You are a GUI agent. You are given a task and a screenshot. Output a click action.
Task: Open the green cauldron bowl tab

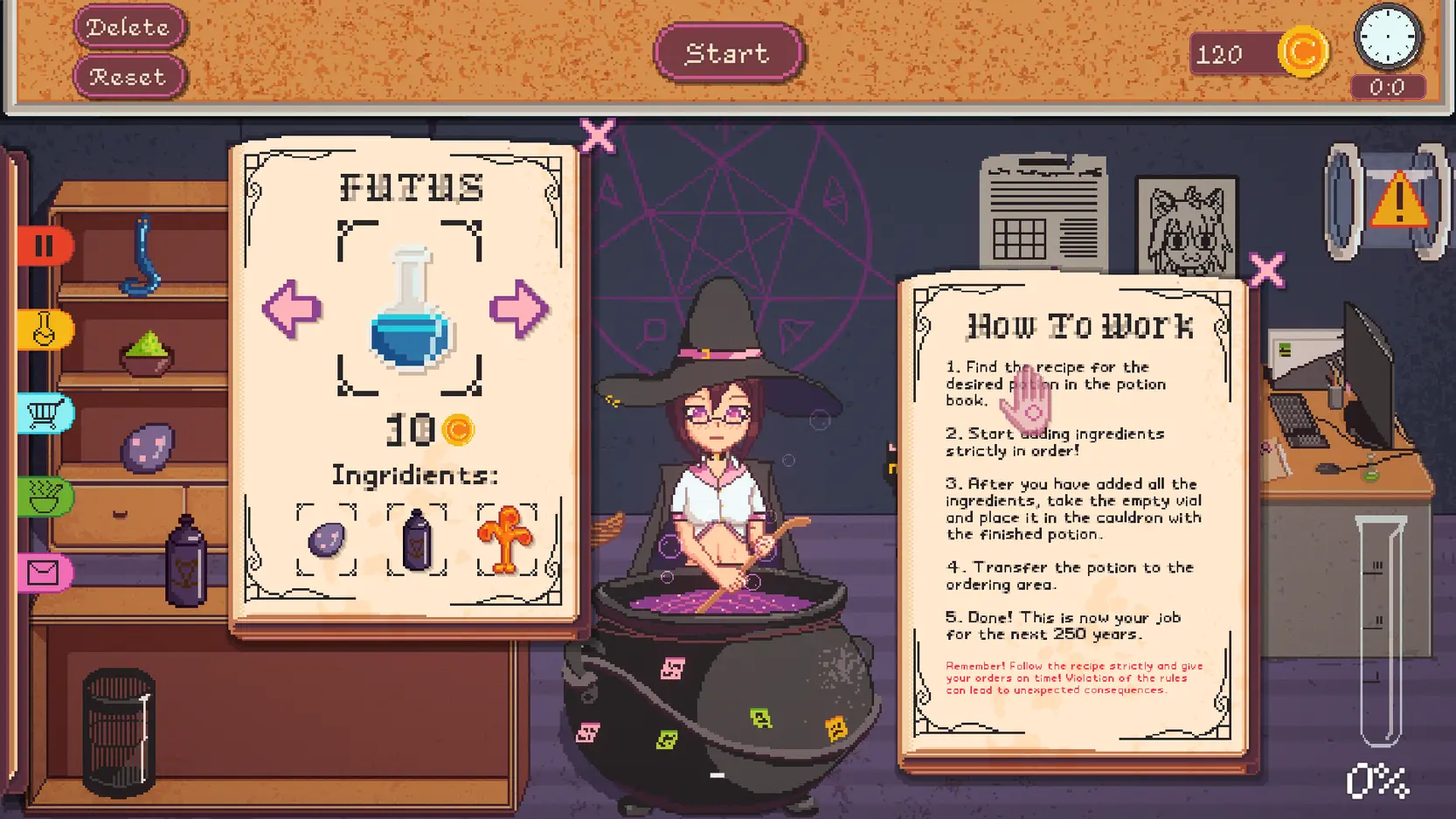(x=44, y=497)
